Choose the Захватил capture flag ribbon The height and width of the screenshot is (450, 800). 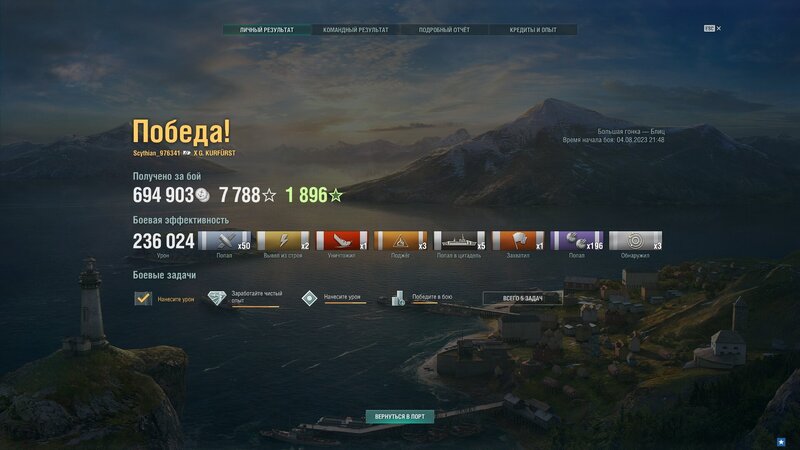(518, 241)
